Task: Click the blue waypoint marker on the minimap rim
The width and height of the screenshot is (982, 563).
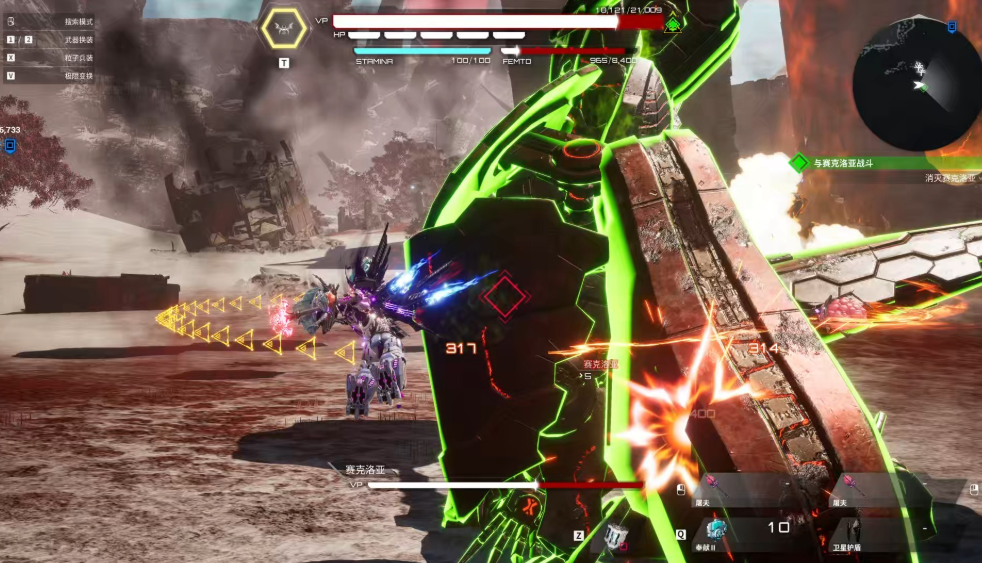Action: 951,27
